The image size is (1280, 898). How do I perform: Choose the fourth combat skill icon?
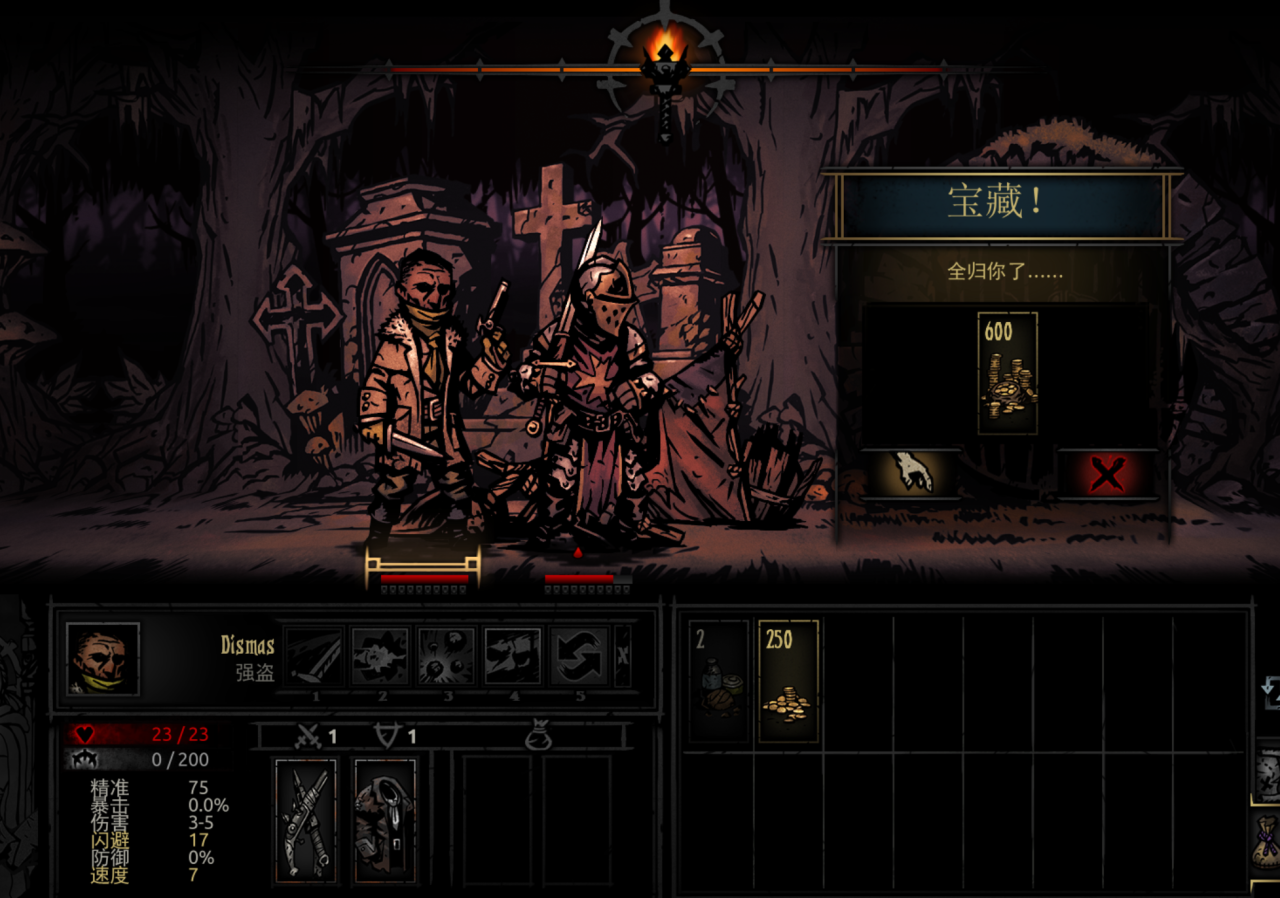point(513,656)
